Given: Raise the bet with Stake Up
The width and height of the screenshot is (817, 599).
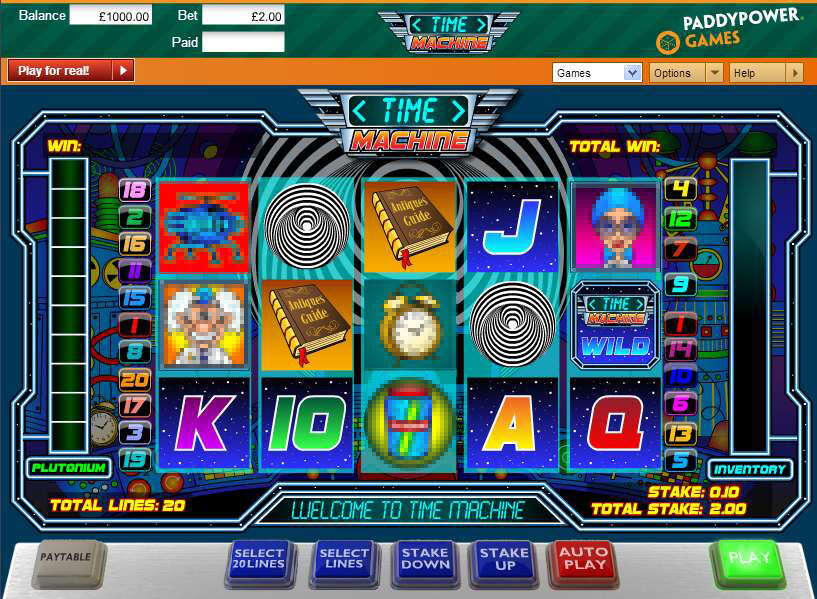Looking at the screenshot, I should point(504,558).
